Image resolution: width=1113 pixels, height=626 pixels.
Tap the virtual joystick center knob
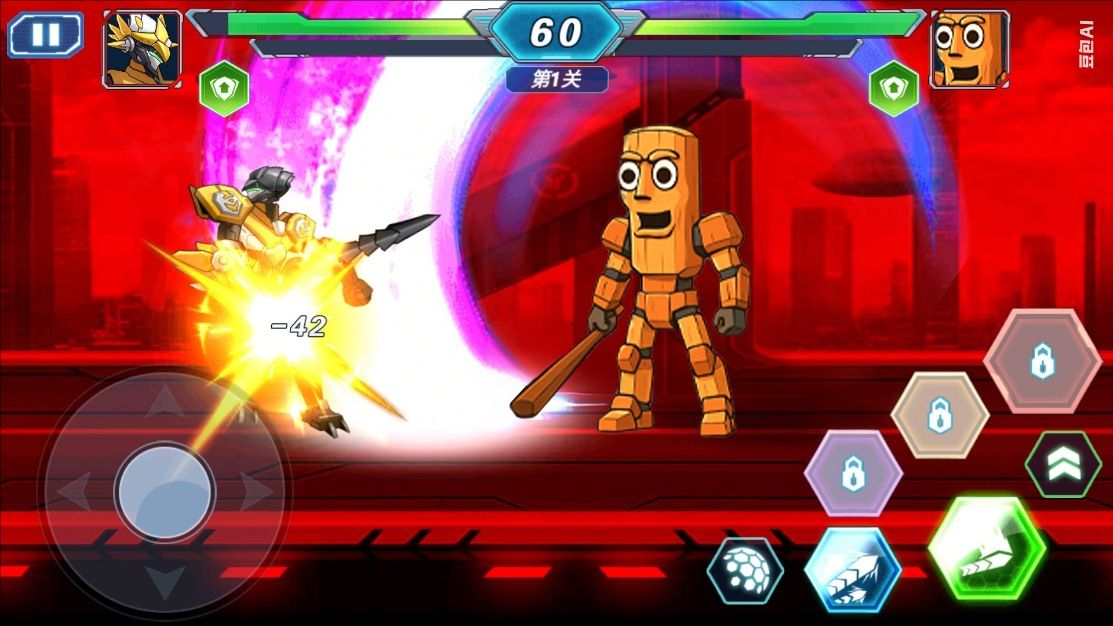pos(165,492)
